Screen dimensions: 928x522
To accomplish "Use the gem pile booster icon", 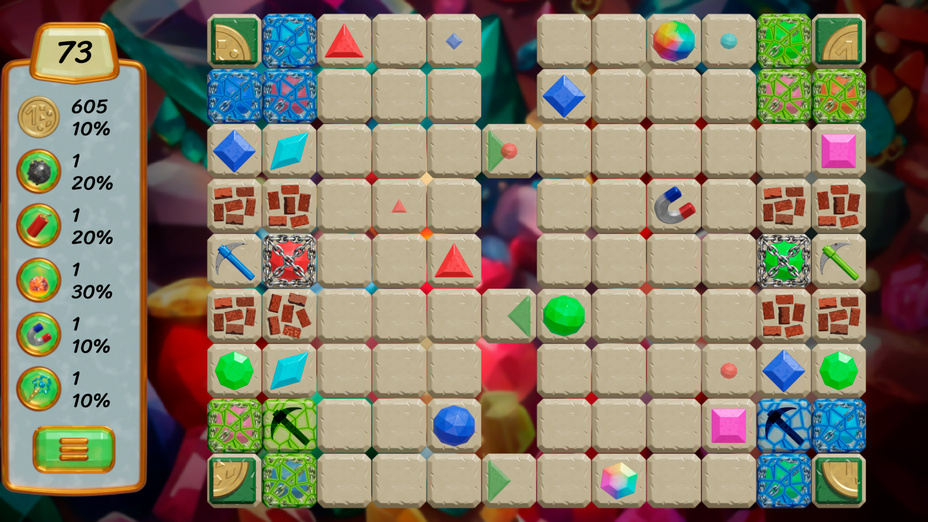I will pyautogui.click(x=39, y=280).
